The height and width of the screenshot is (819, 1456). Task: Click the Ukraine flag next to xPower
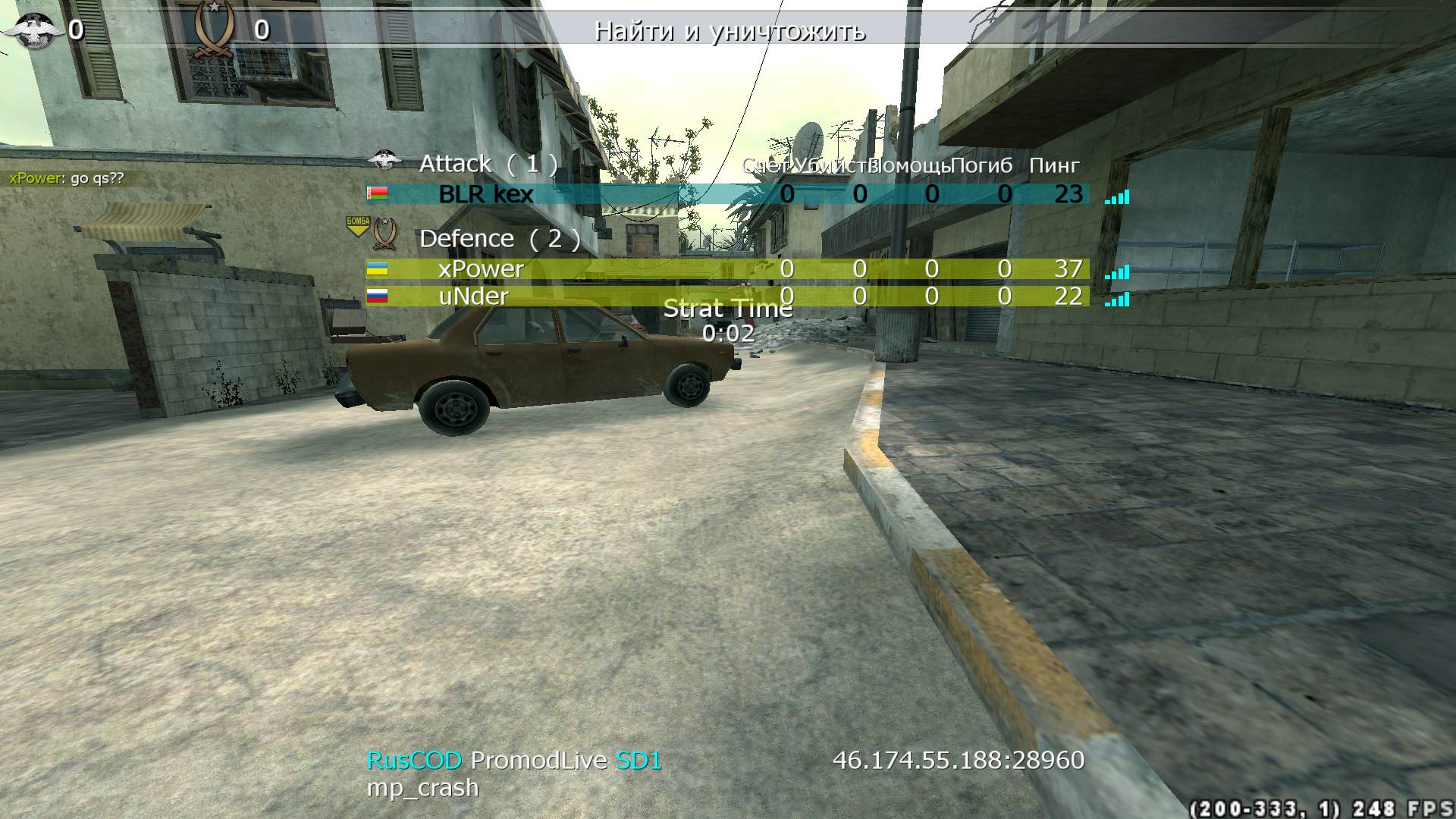(377, 268)
